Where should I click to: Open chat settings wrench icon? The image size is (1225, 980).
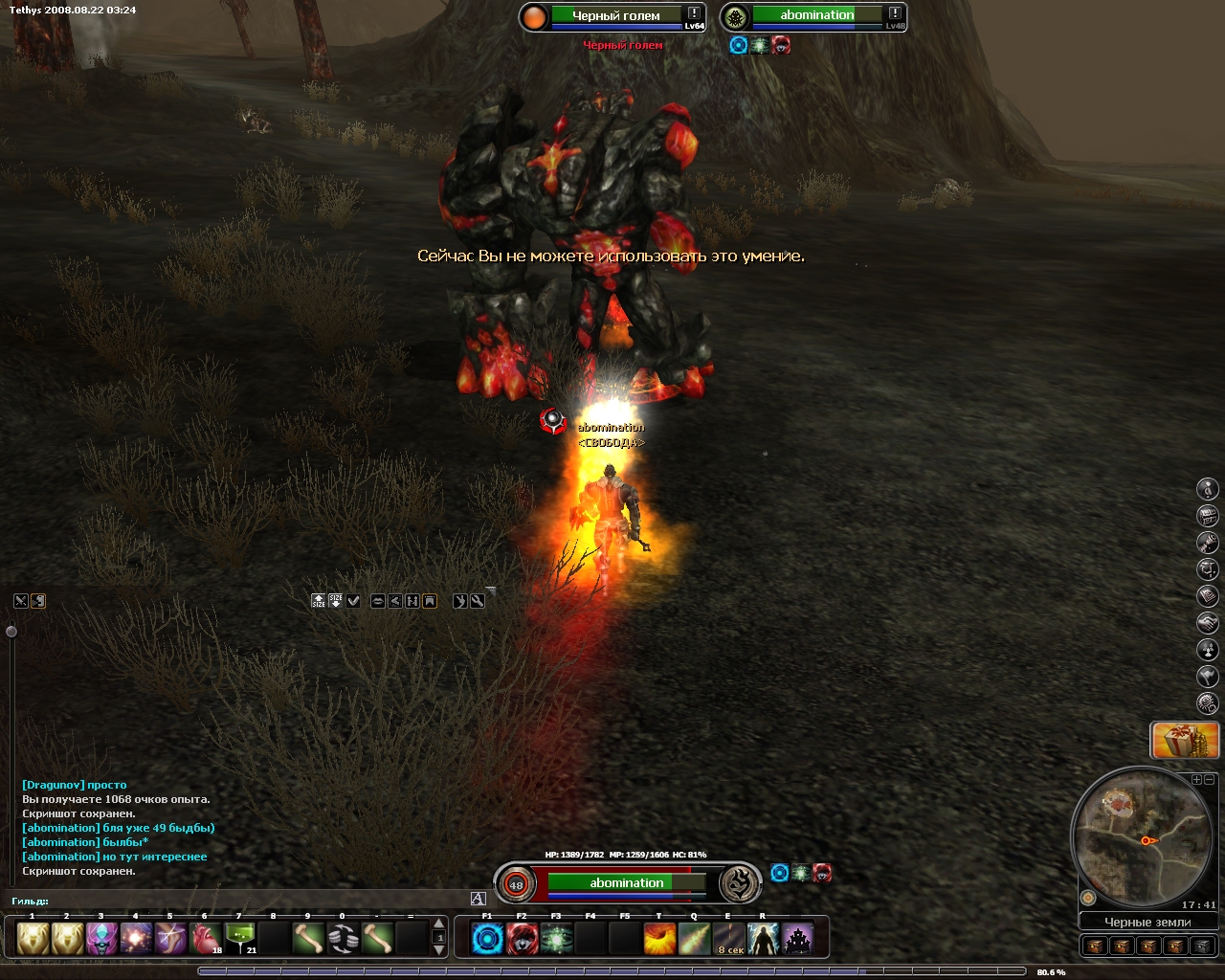(478, 601)
